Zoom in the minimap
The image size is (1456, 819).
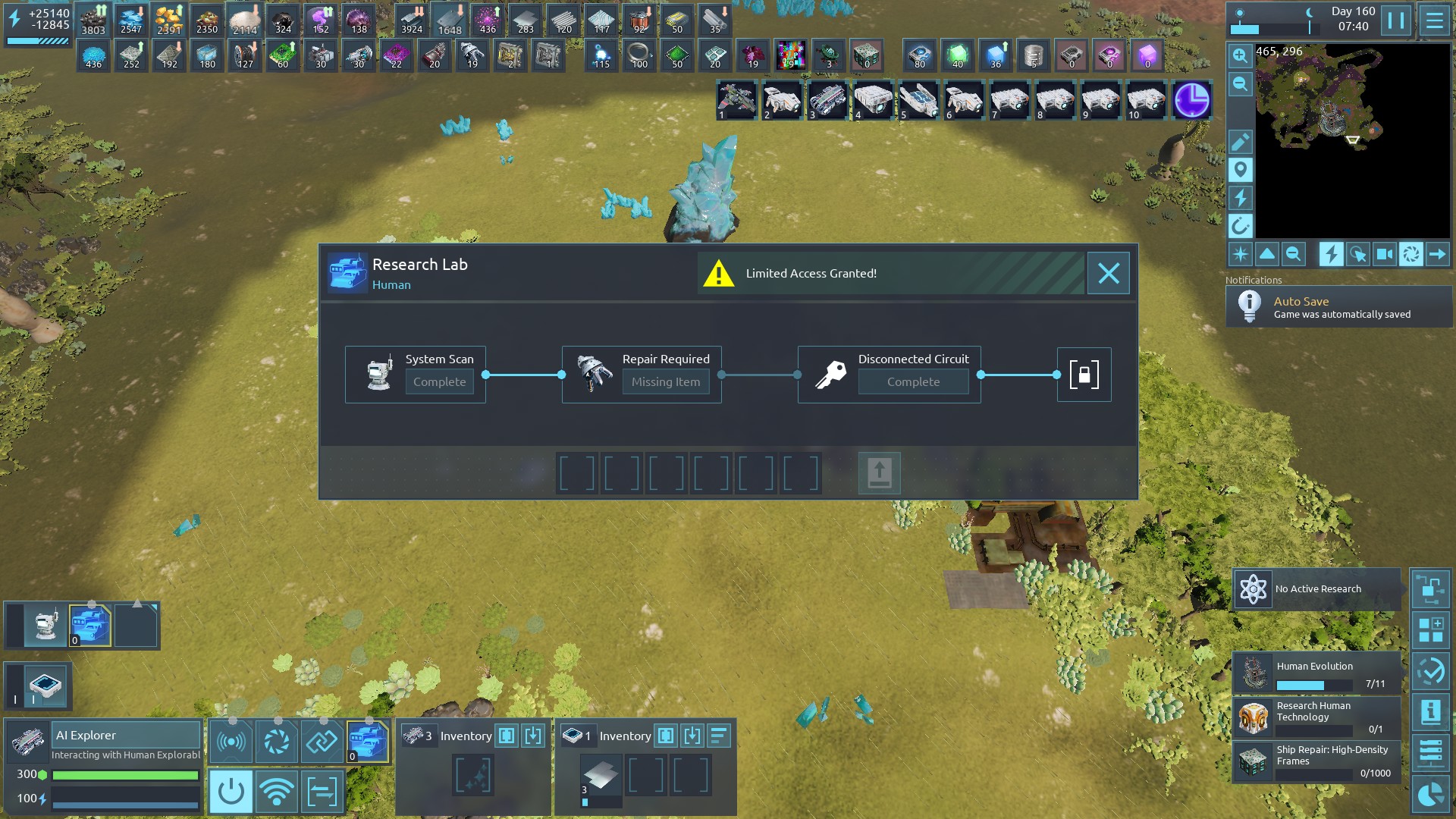click(1240, 55)
